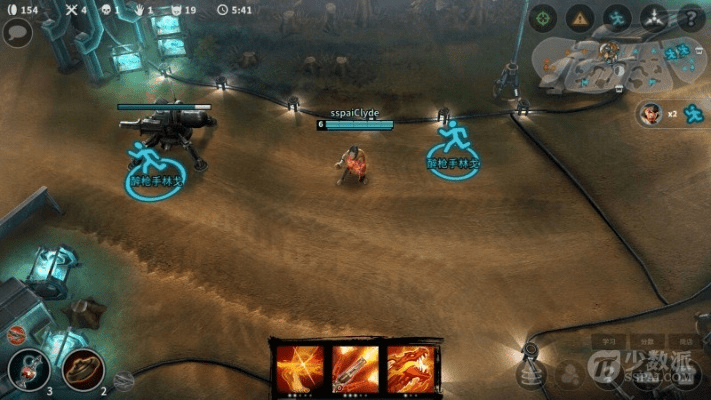Send the green crosshair target ping

543,17
